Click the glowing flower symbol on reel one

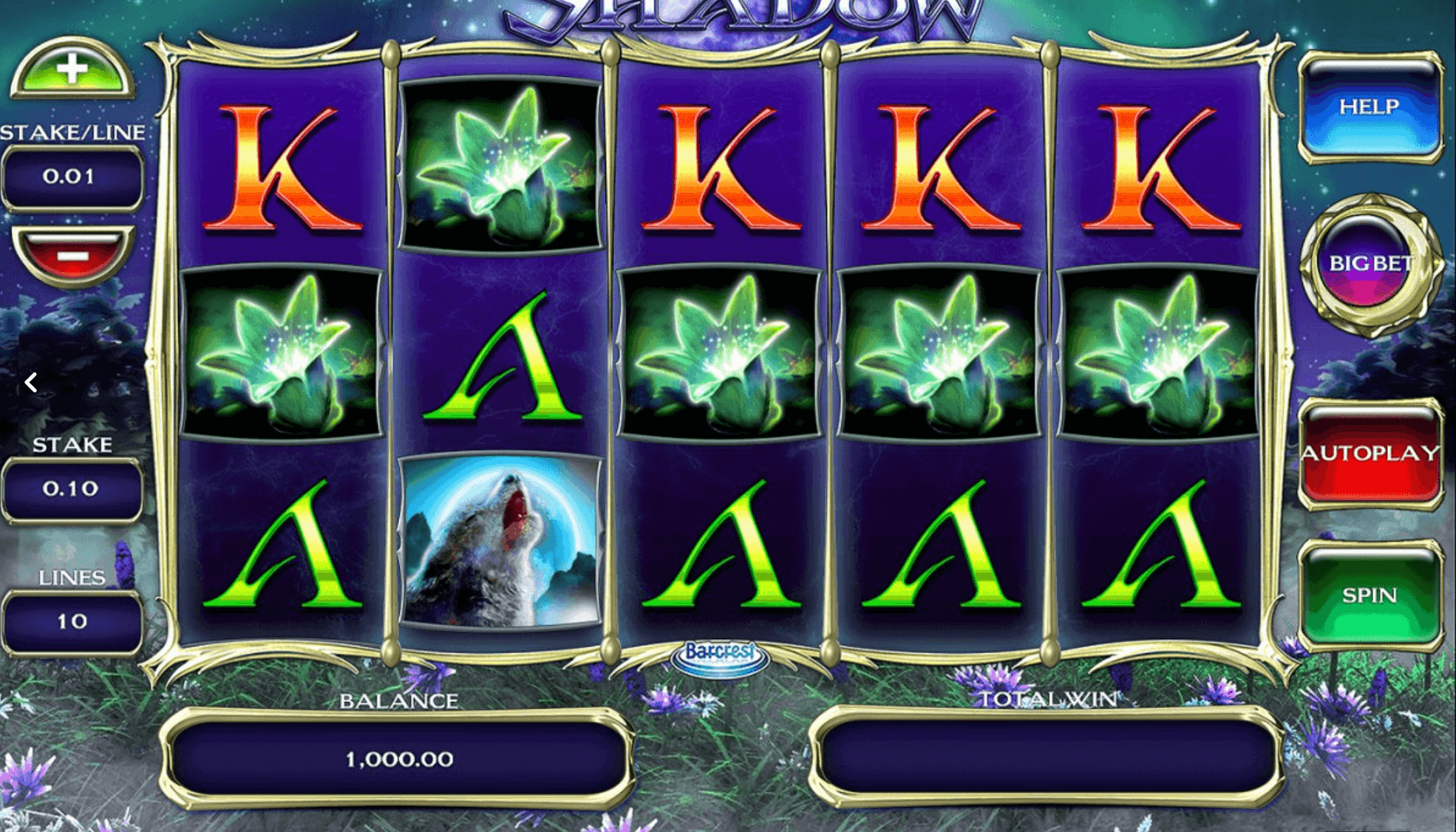[x=281, y=351]
